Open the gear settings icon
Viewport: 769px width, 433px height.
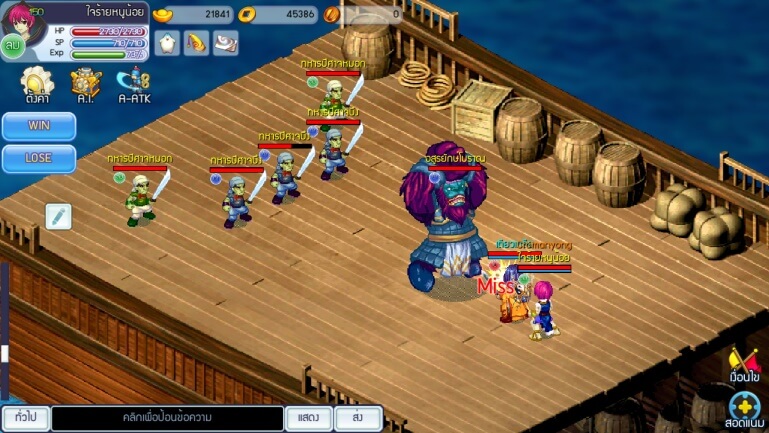point(37,81)
